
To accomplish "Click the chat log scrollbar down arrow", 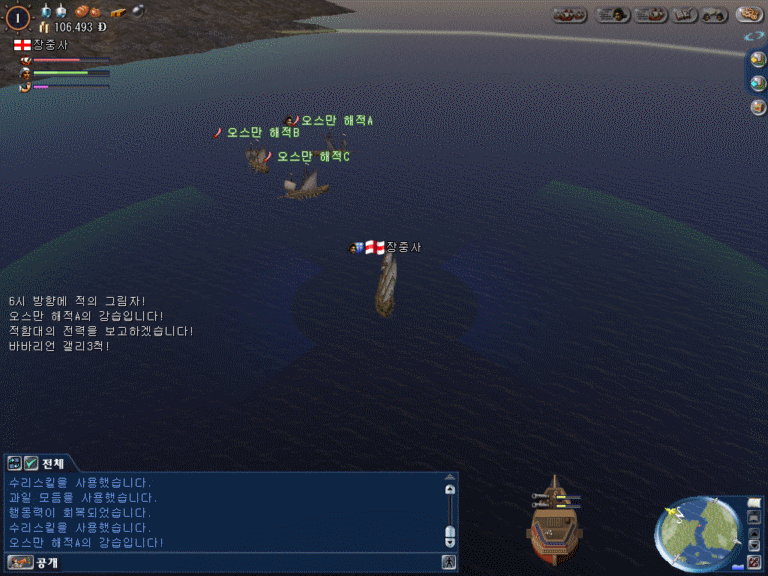I will click(x=450, y=541).
